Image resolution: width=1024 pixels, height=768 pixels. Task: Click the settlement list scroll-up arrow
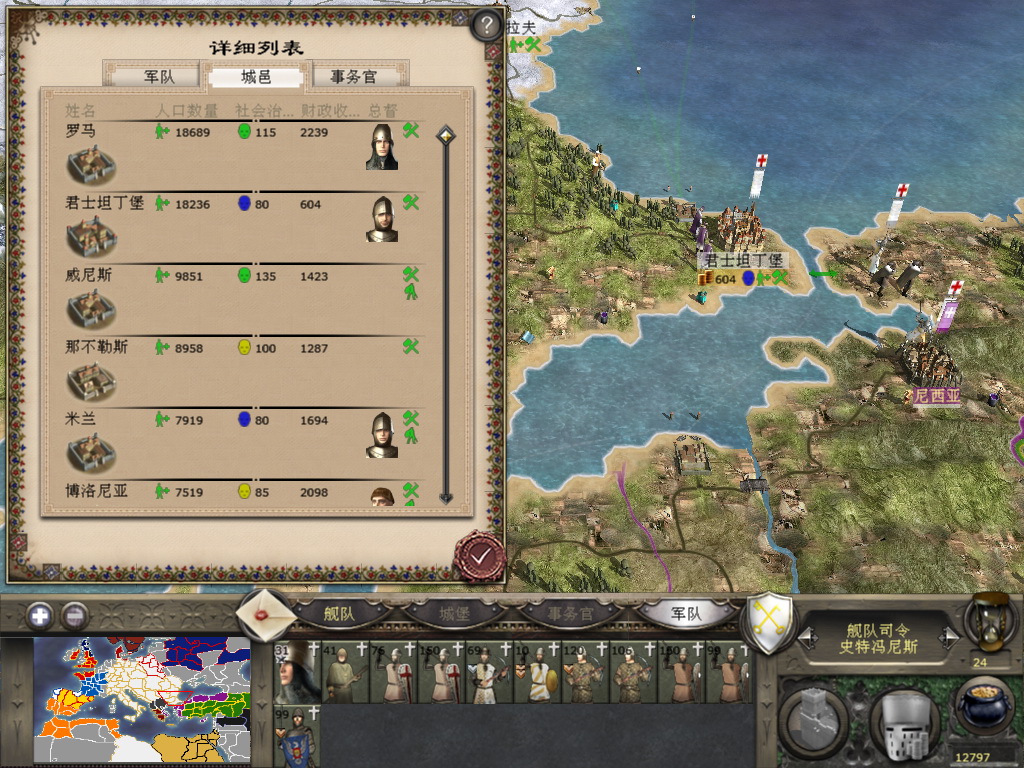446,134
